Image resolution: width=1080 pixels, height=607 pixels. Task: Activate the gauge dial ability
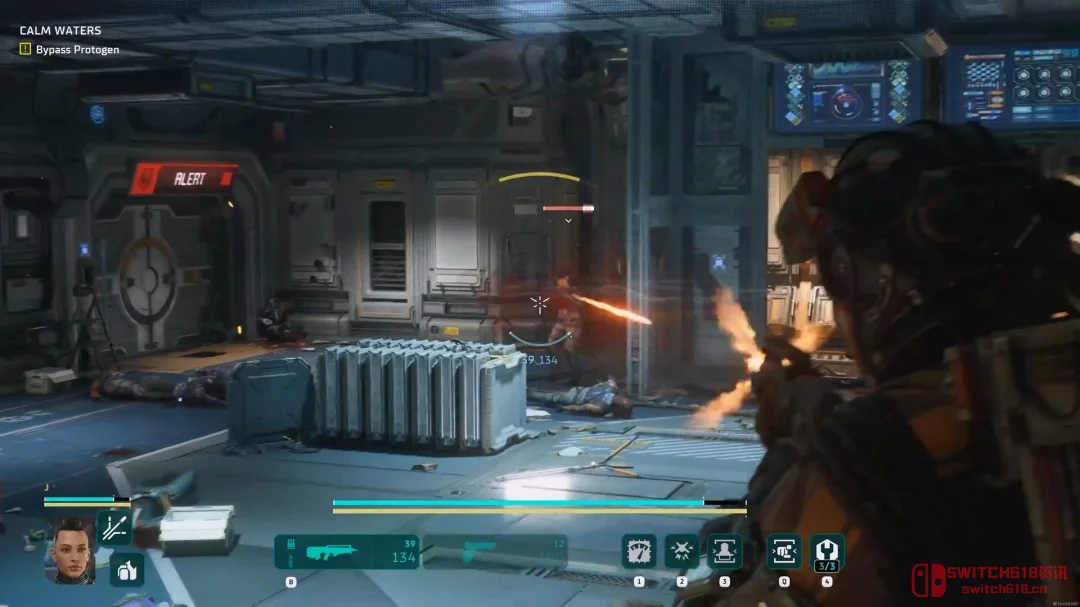click(639, 551)
